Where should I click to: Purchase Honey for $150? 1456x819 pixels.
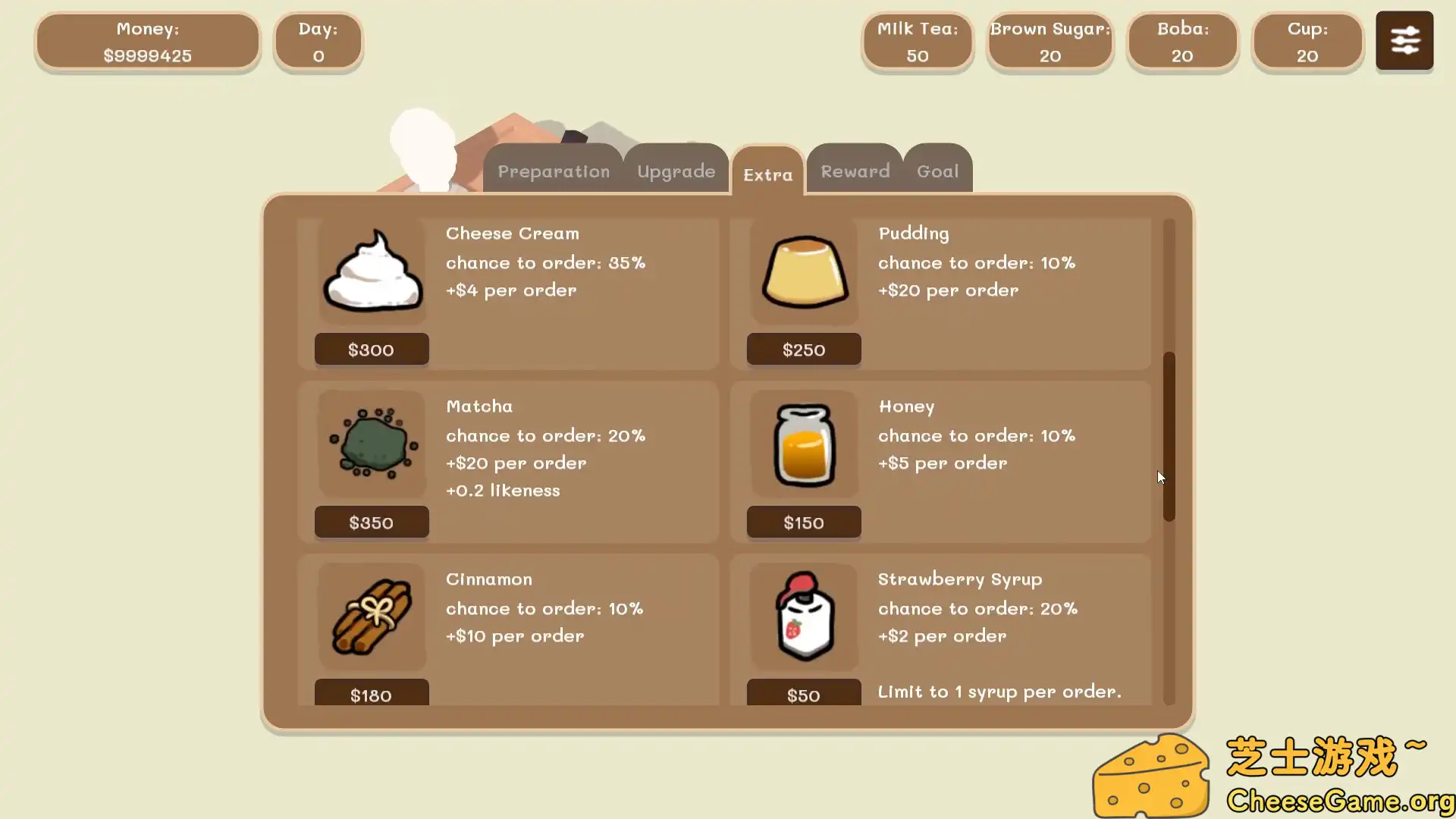point(803,522)
